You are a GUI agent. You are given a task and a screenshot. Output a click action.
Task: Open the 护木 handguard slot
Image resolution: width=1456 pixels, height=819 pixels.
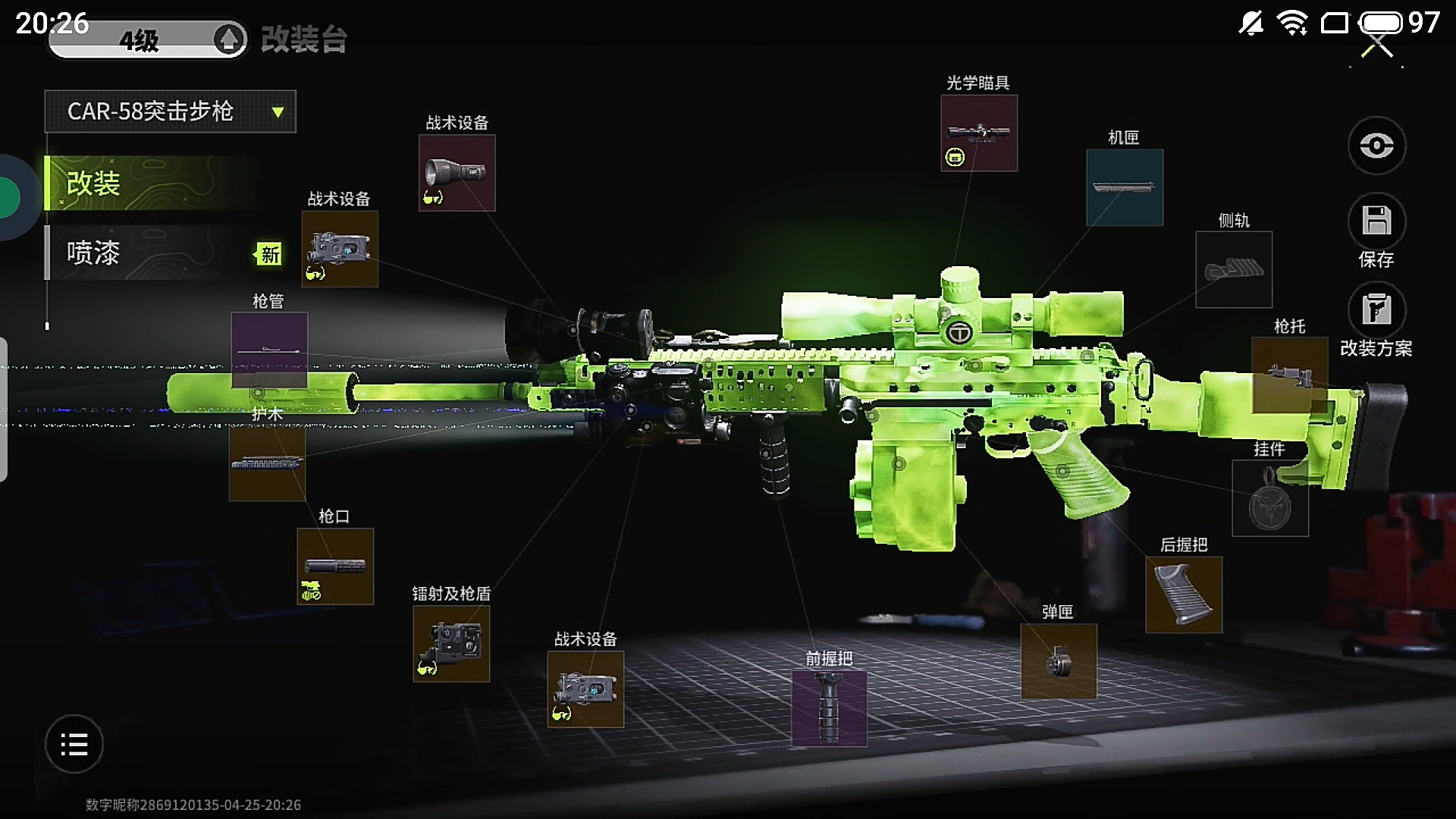[267, 463]
